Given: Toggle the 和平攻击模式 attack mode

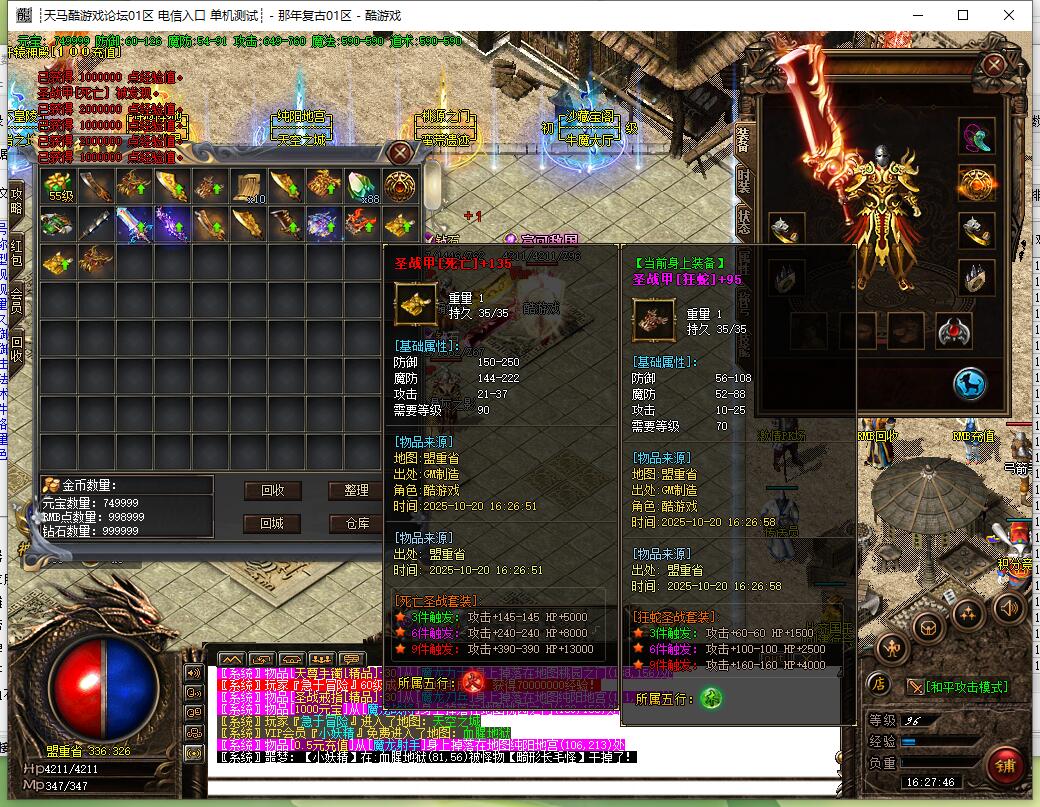Looking at the screenshot, I should click(x=958, y=687).
